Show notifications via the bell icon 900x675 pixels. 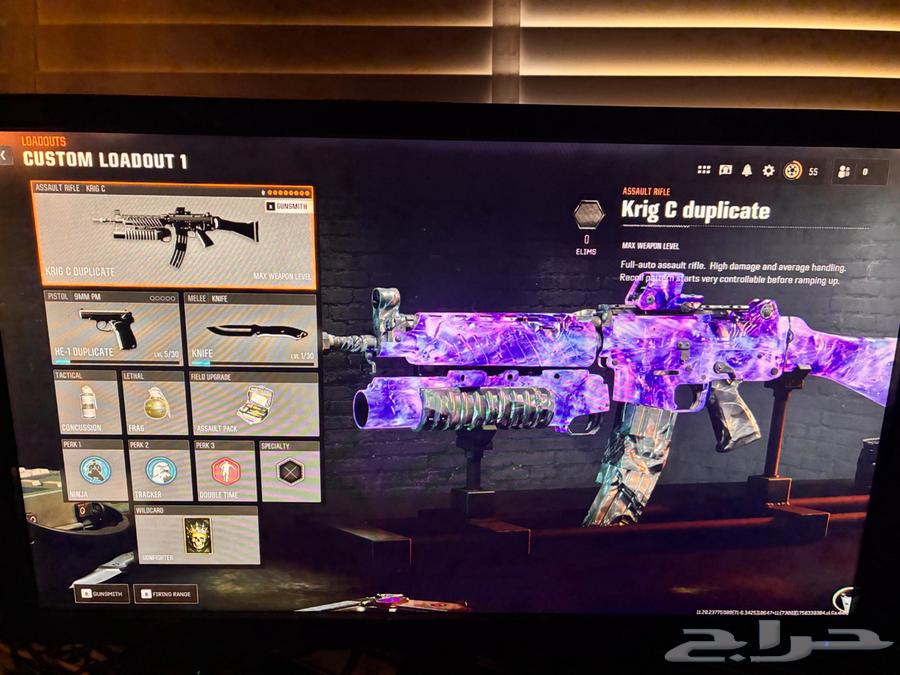(x=747, y=171)
